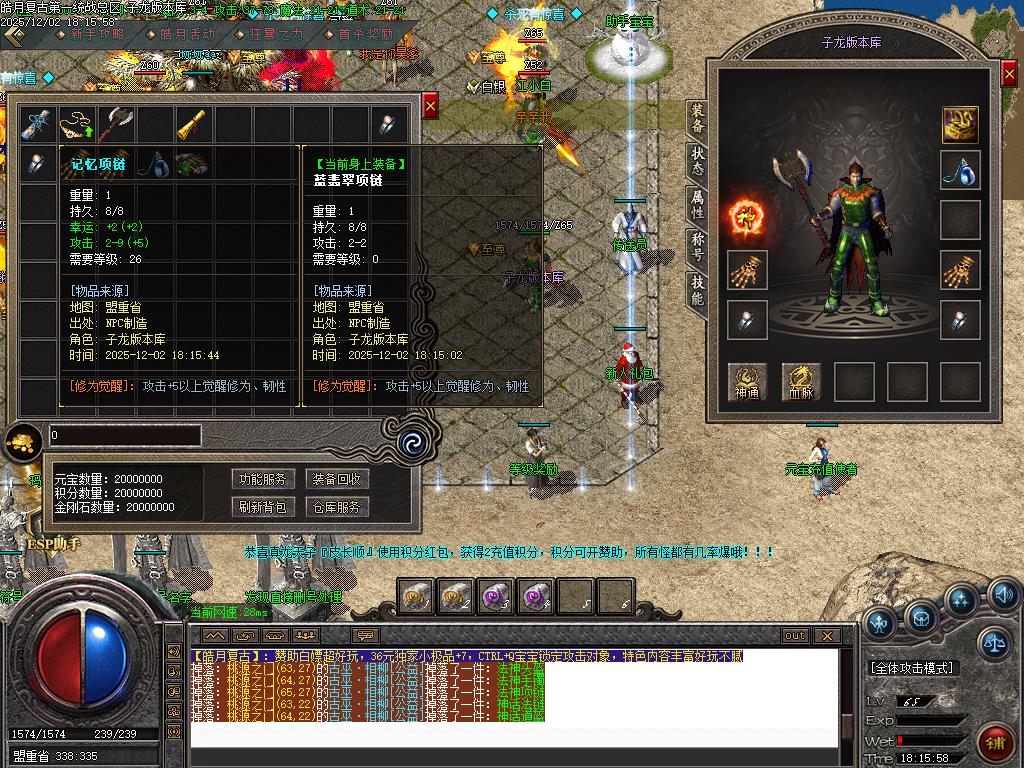Select the golden scroll in the bag
The width and height of the screenshot is (1024, 768).
[194, 124]
